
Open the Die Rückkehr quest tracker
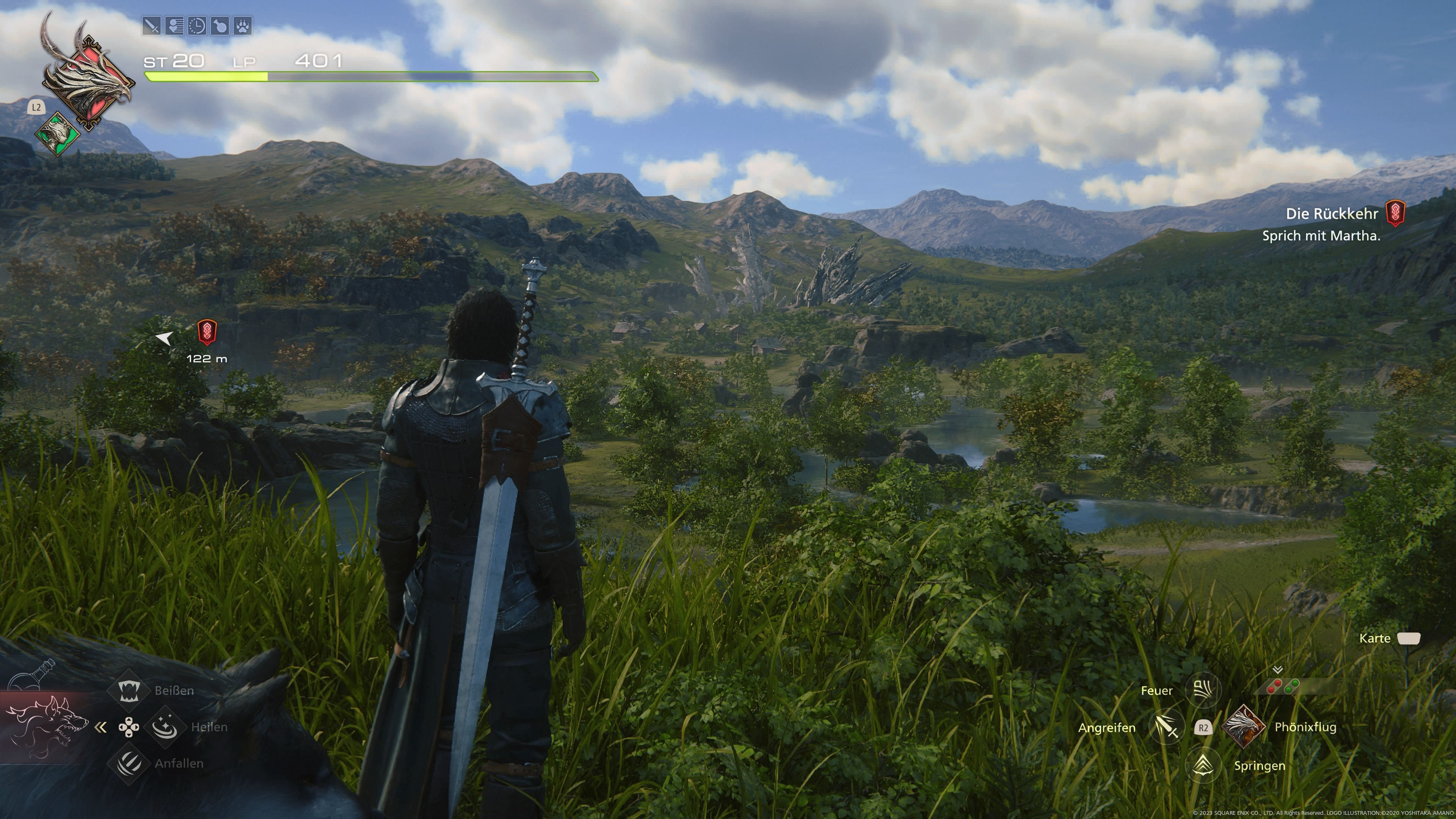click(1332, 213)
